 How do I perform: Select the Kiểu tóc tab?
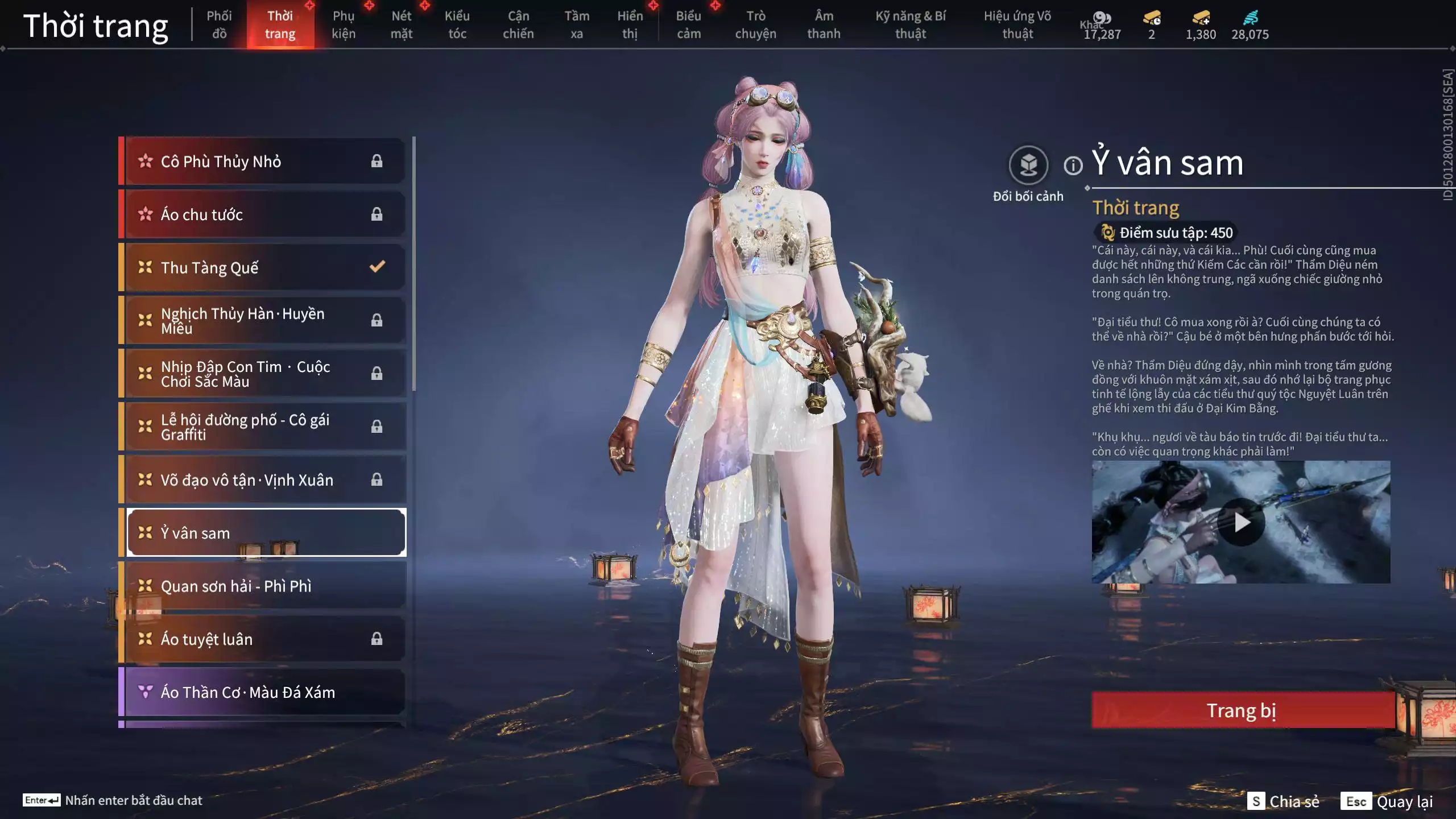click(x=457, y=25)
